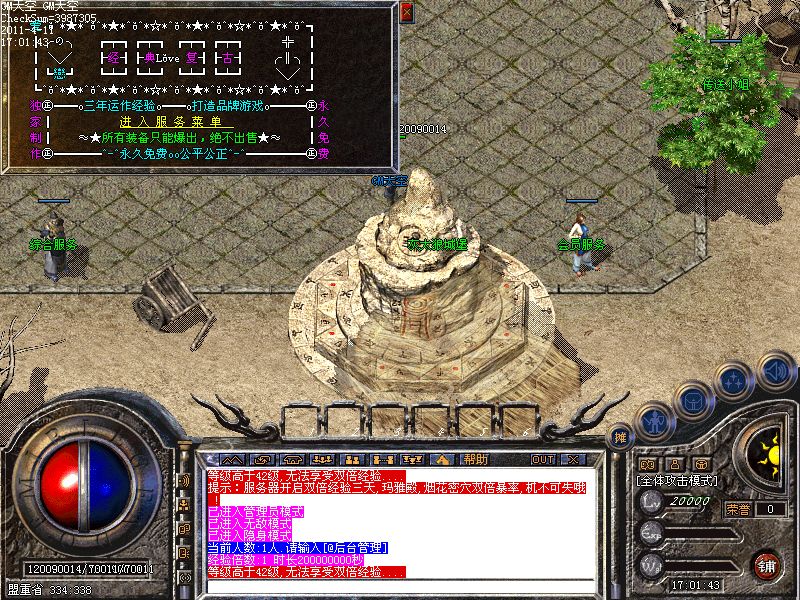Close the NPC dialogue window
800x600 pixels.
[406, 13]
